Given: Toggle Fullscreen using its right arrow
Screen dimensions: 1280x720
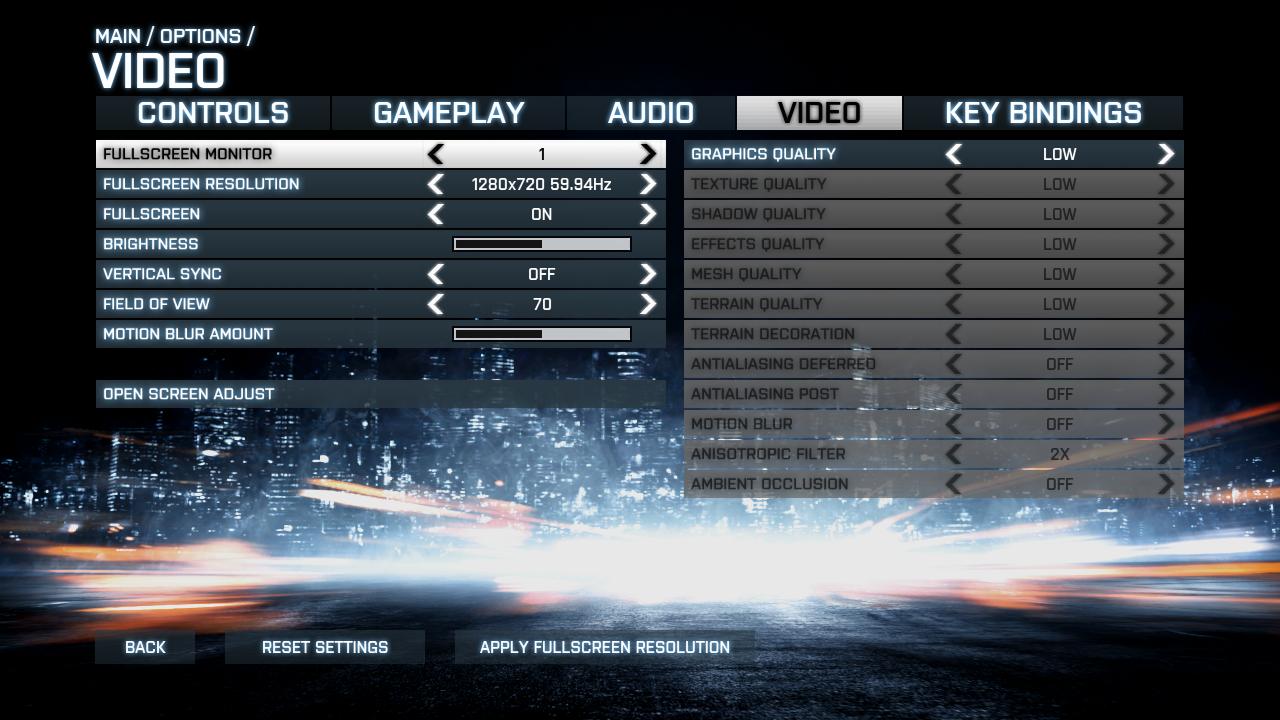Looking at the screenshot, I should tap(648, 214).
